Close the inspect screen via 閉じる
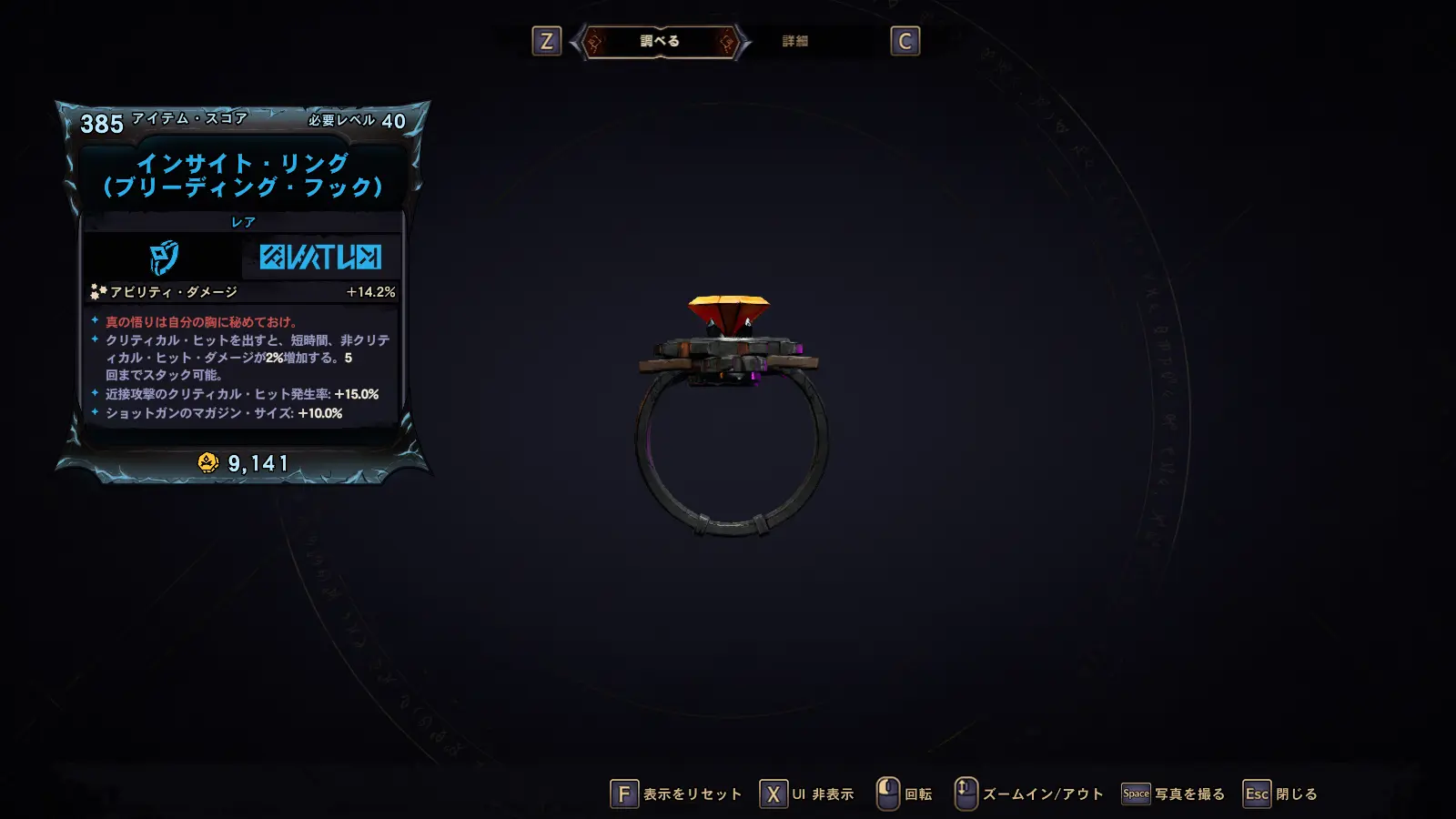The height and width of the screenshot is (819, 1456). click(x=1280, y=794)
